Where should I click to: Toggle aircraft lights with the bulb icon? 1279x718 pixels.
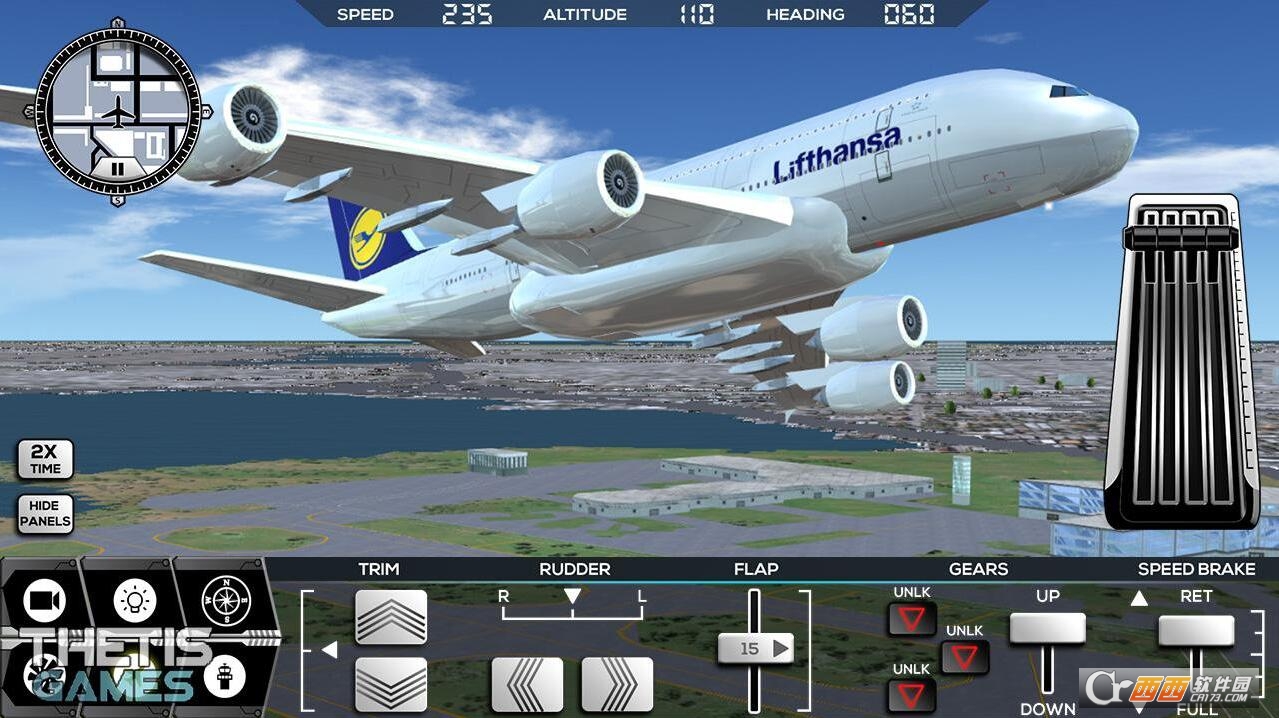(x=134, y=600)
